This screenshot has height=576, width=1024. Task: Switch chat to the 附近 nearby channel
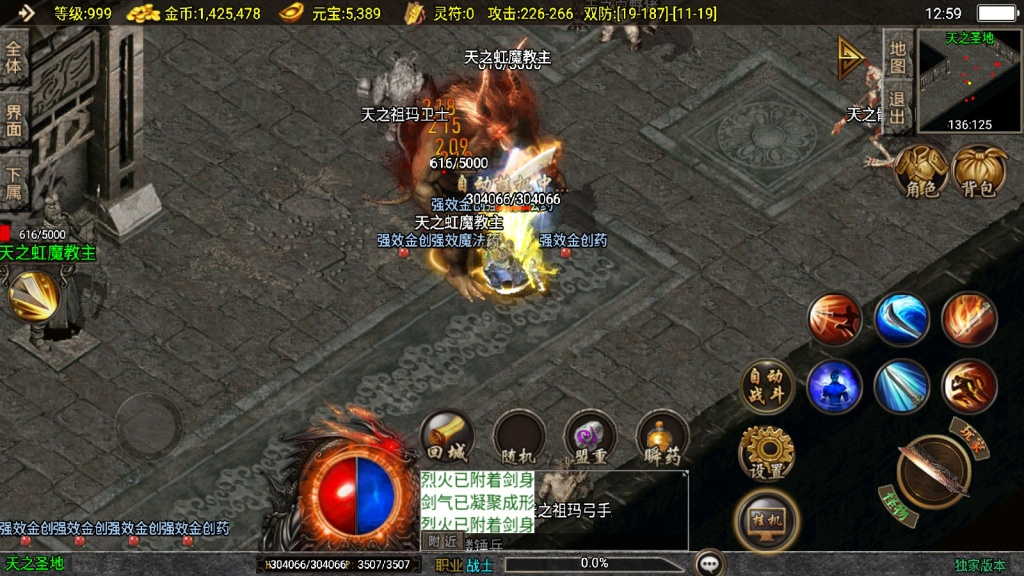click(x=441, y=541)
